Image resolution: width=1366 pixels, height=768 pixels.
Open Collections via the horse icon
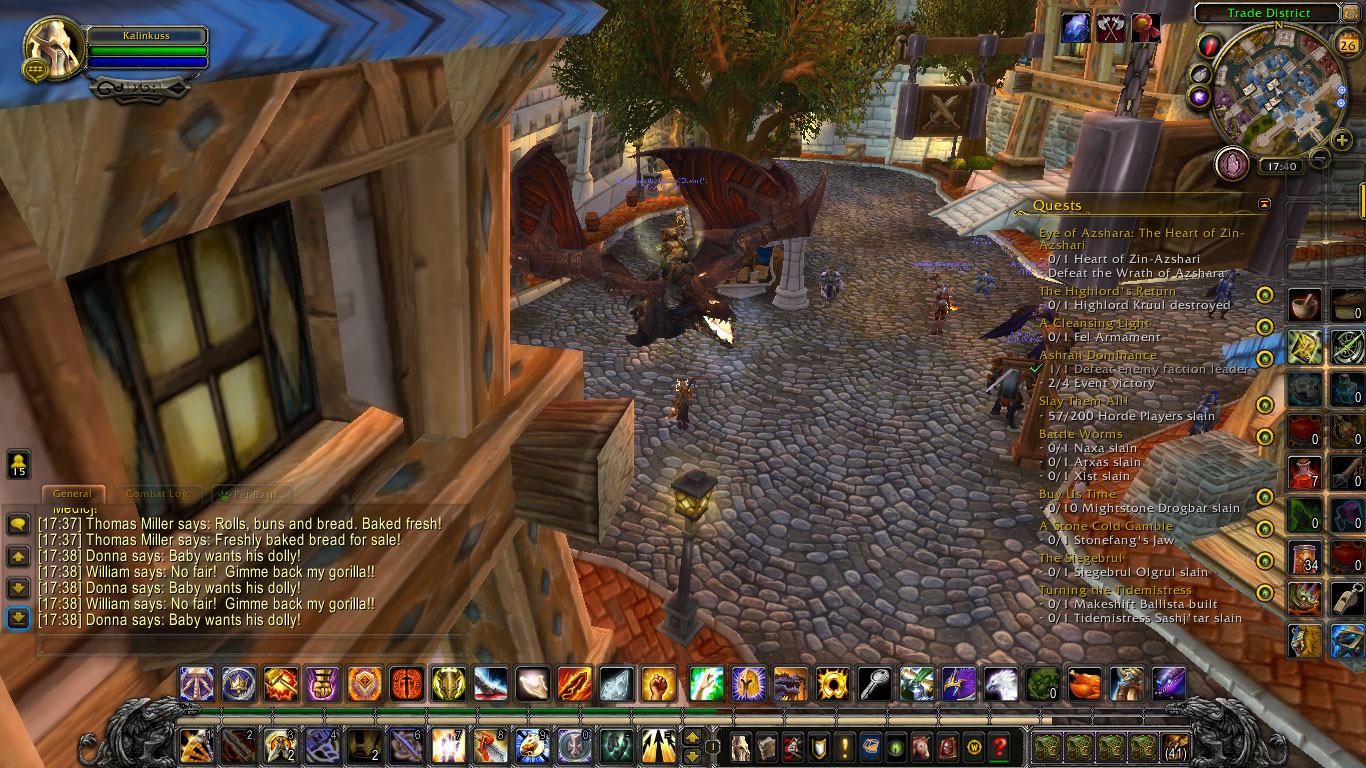point(922,745)
